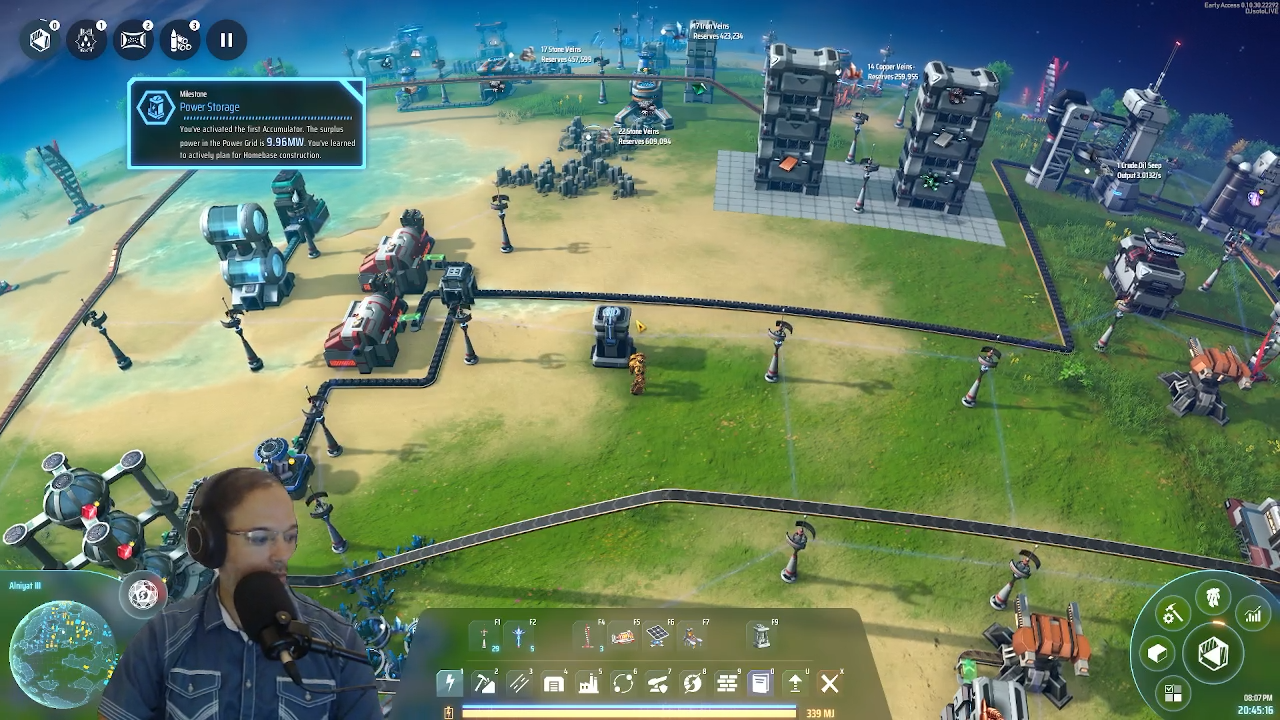Close the build menu with the X

pyautogui.click(x=829, y=683)
